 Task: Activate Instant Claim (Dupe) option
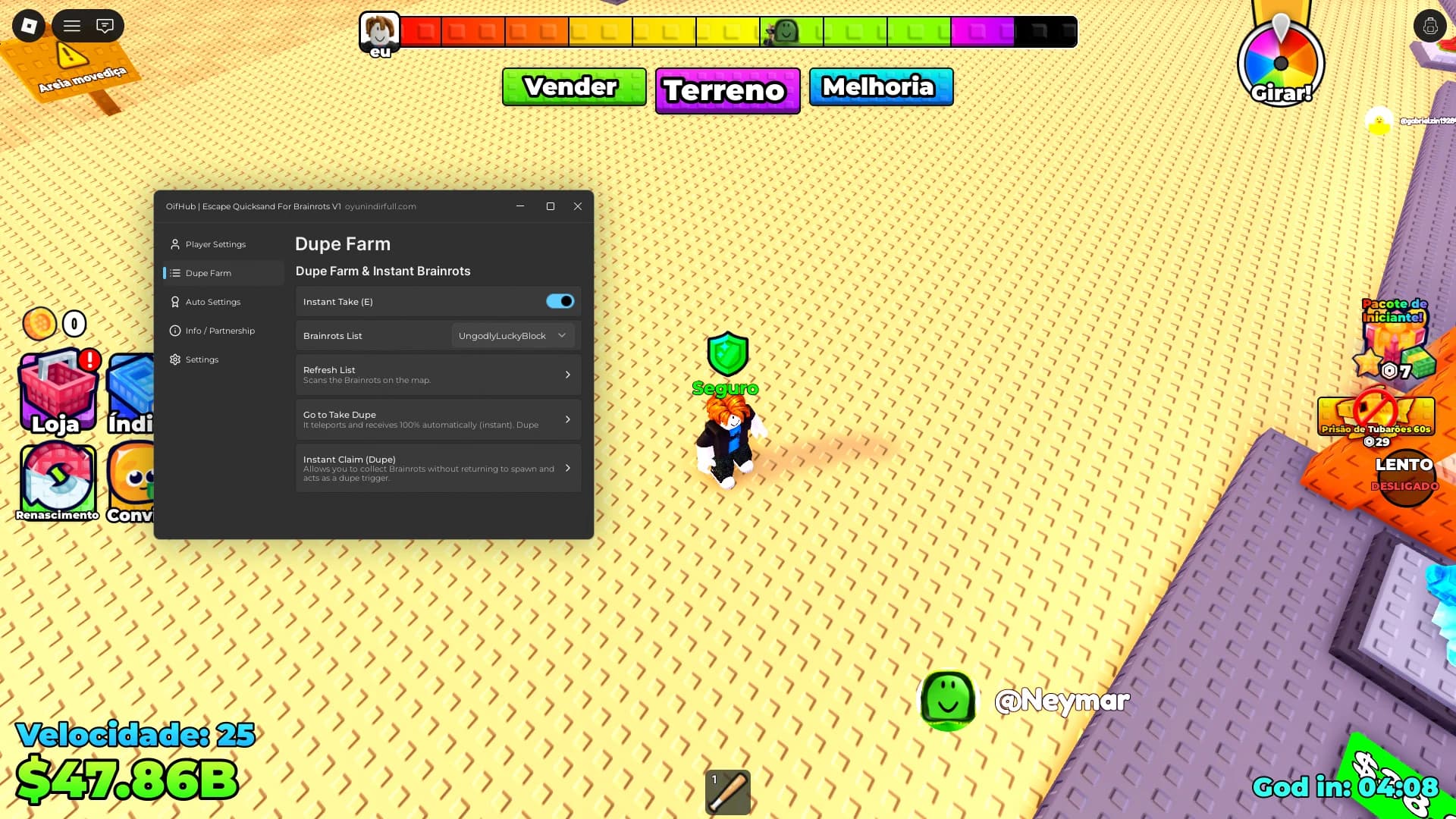[438, 468]
